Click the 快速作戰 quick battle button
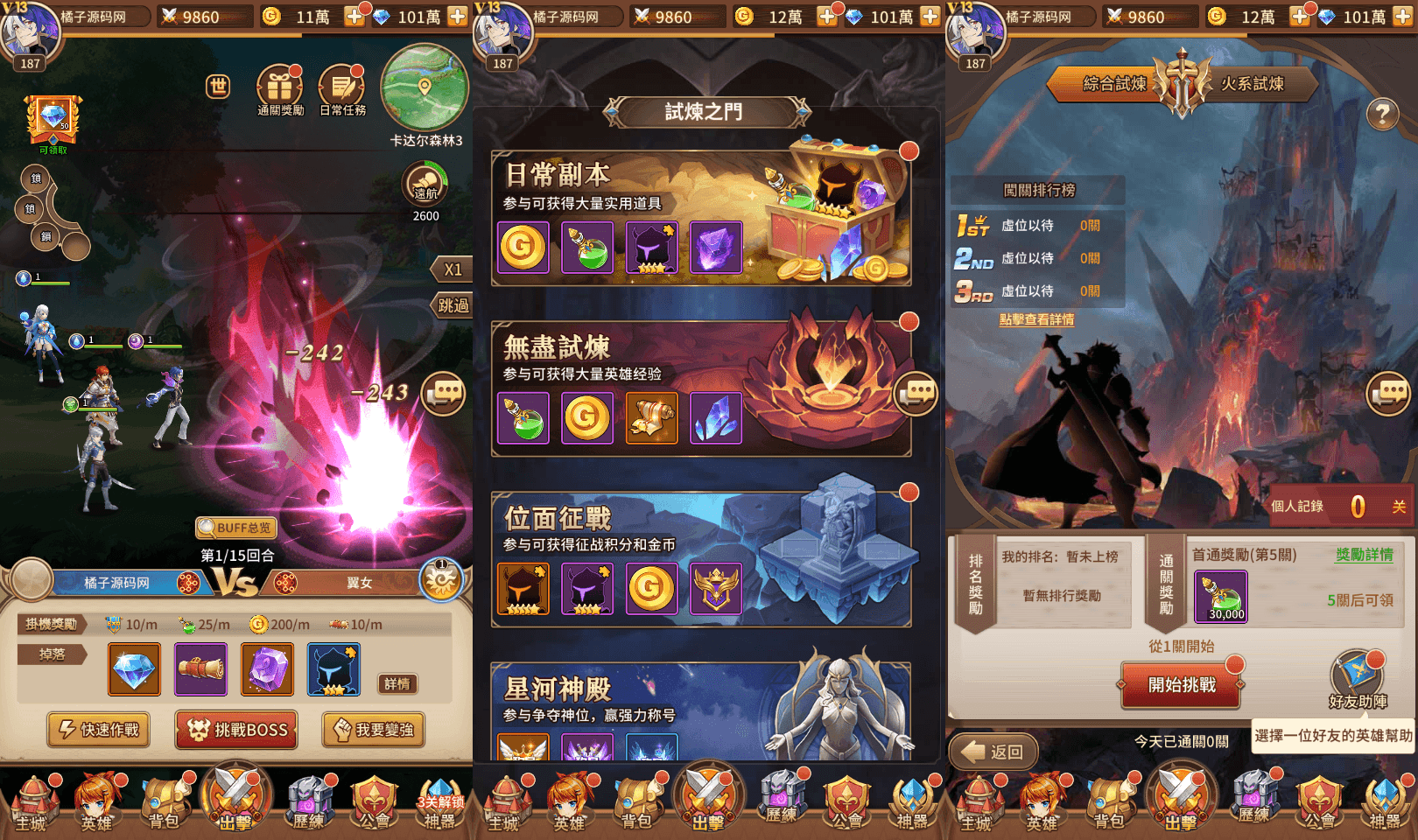Screen dimensions: 1418x840 pos(98,730)
